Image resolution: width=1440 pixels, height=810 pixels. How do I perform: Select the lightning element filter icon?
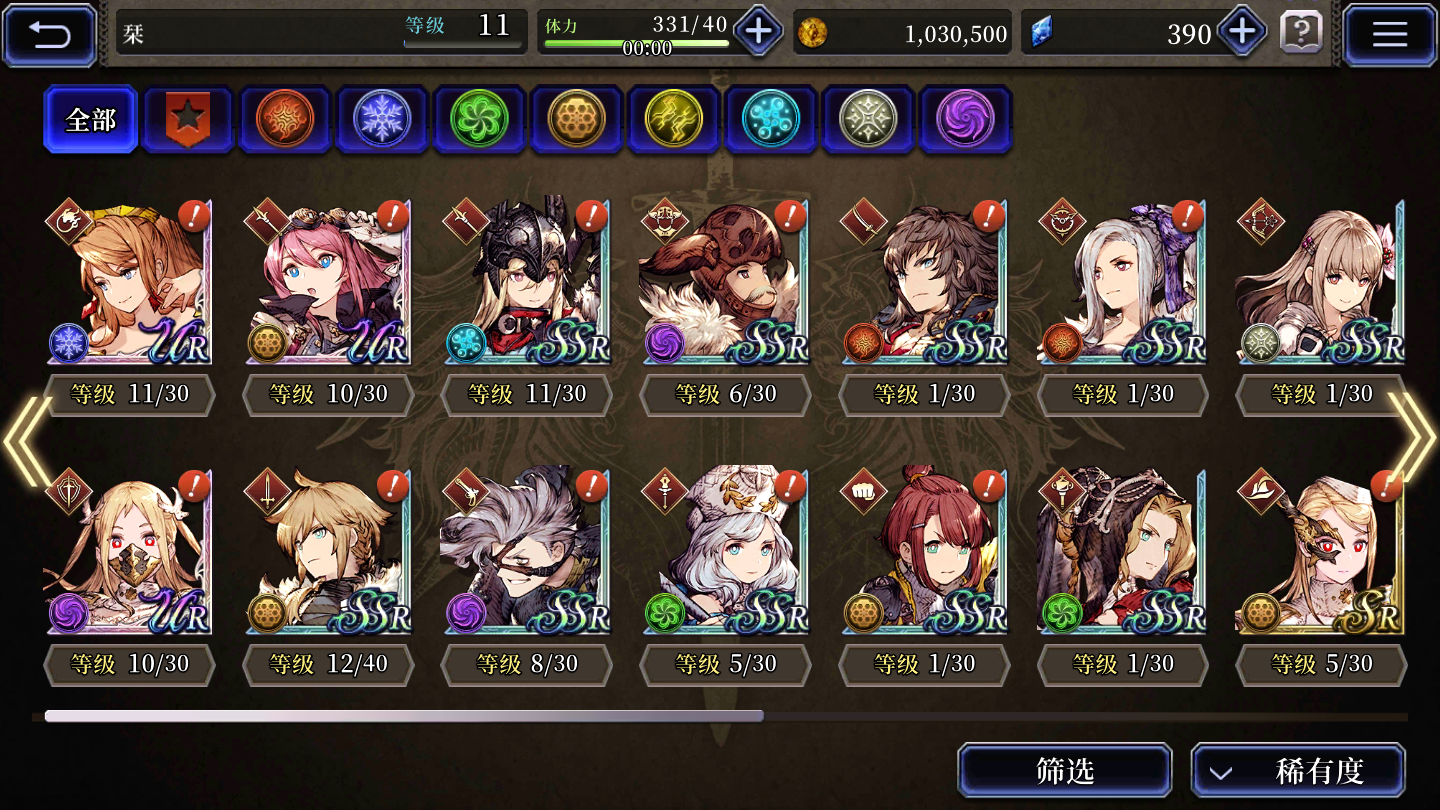point(673,120)
